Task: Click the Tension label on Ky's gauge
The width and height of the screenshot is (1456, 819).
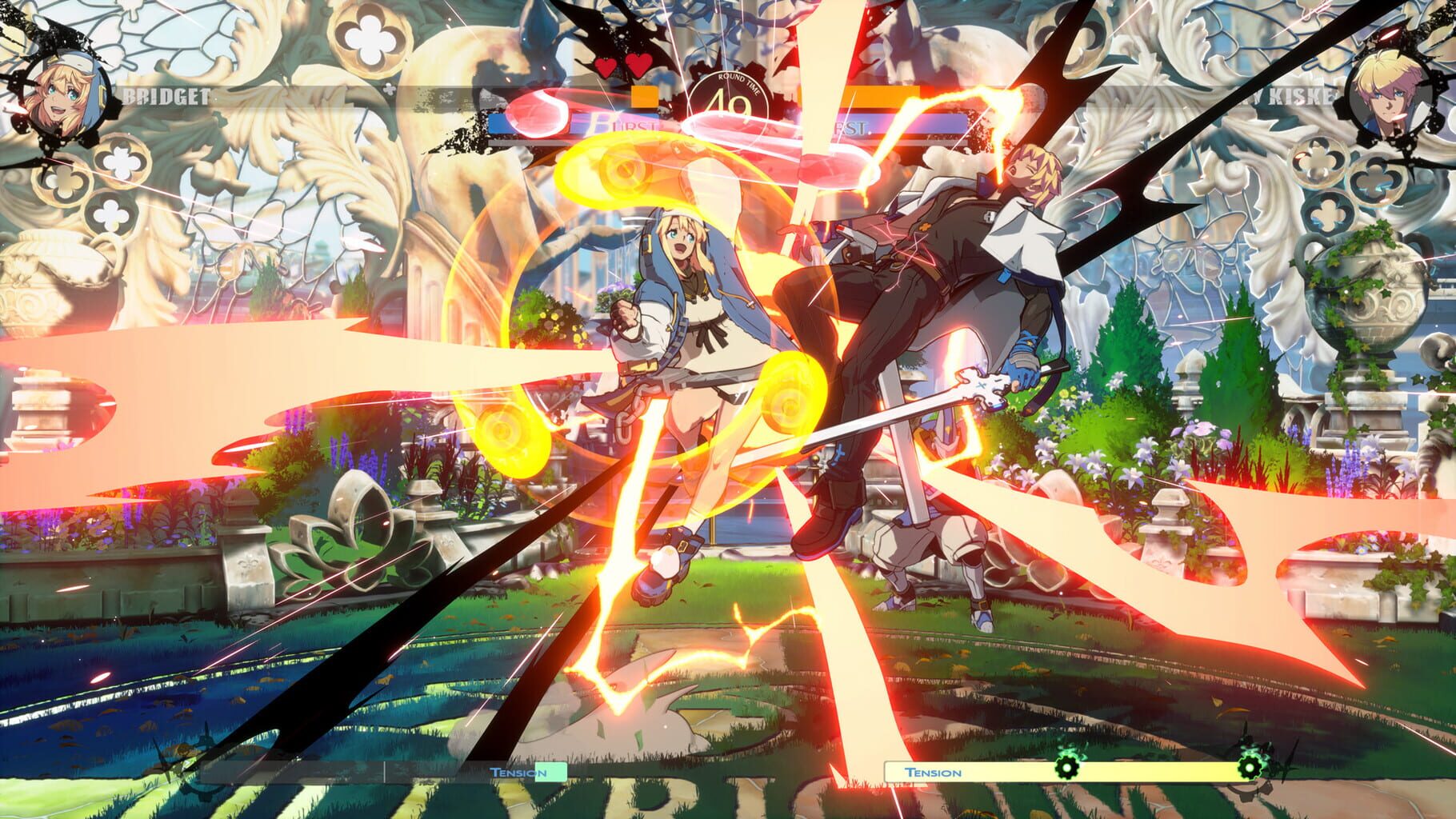Action: coord(933,773)
